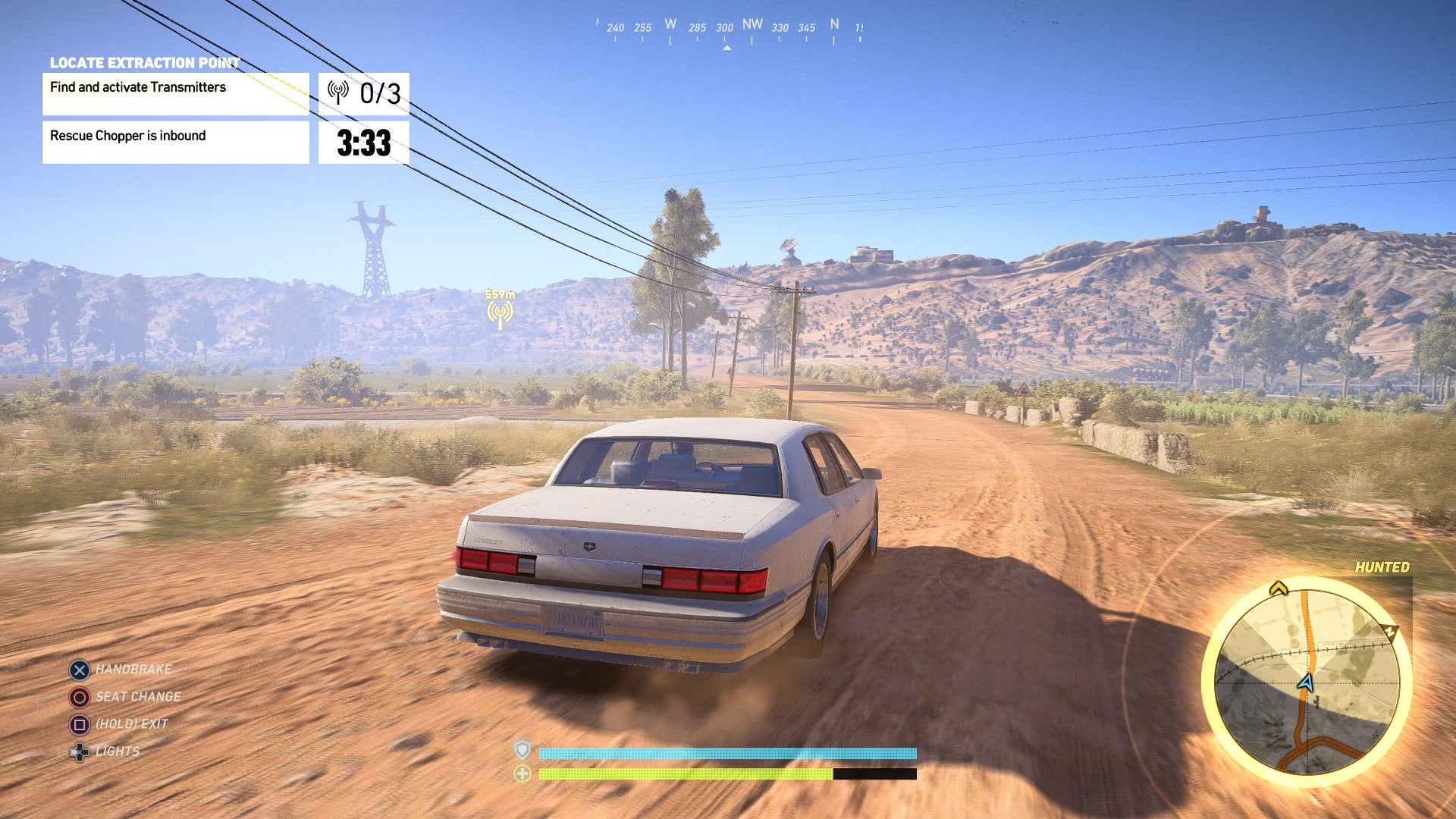Image resolution: width=1456 pixels, height=819 pixels.
Task: Open the circular minimap
Action: point(1306,680)
